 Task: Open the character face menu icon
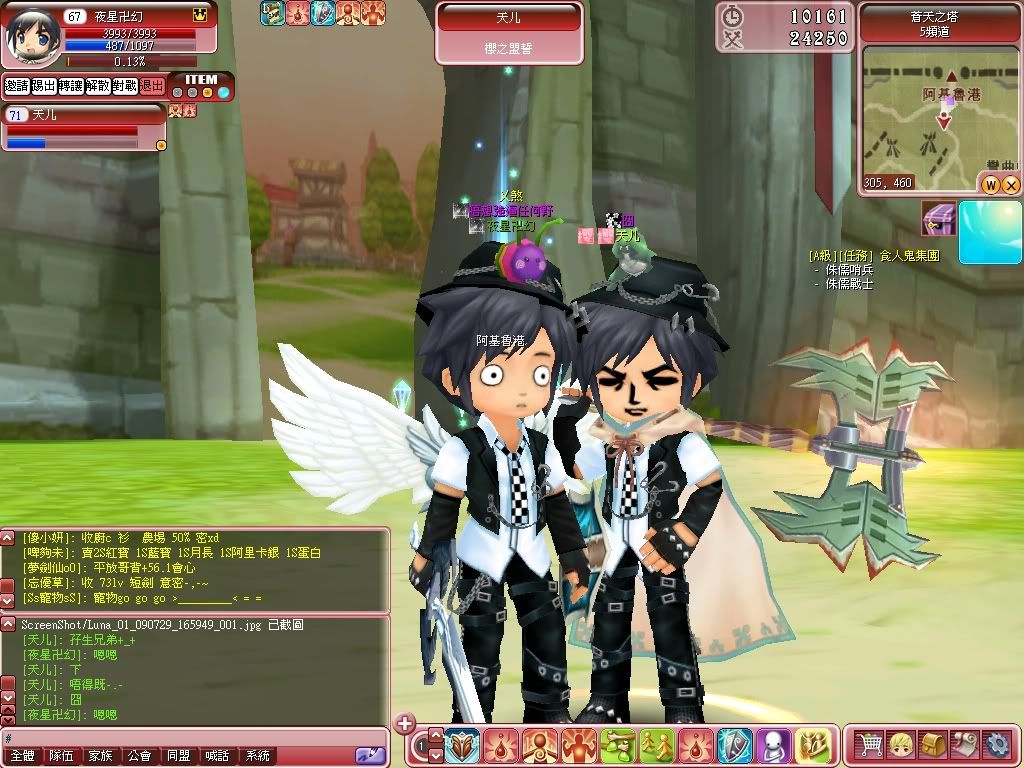901,745
